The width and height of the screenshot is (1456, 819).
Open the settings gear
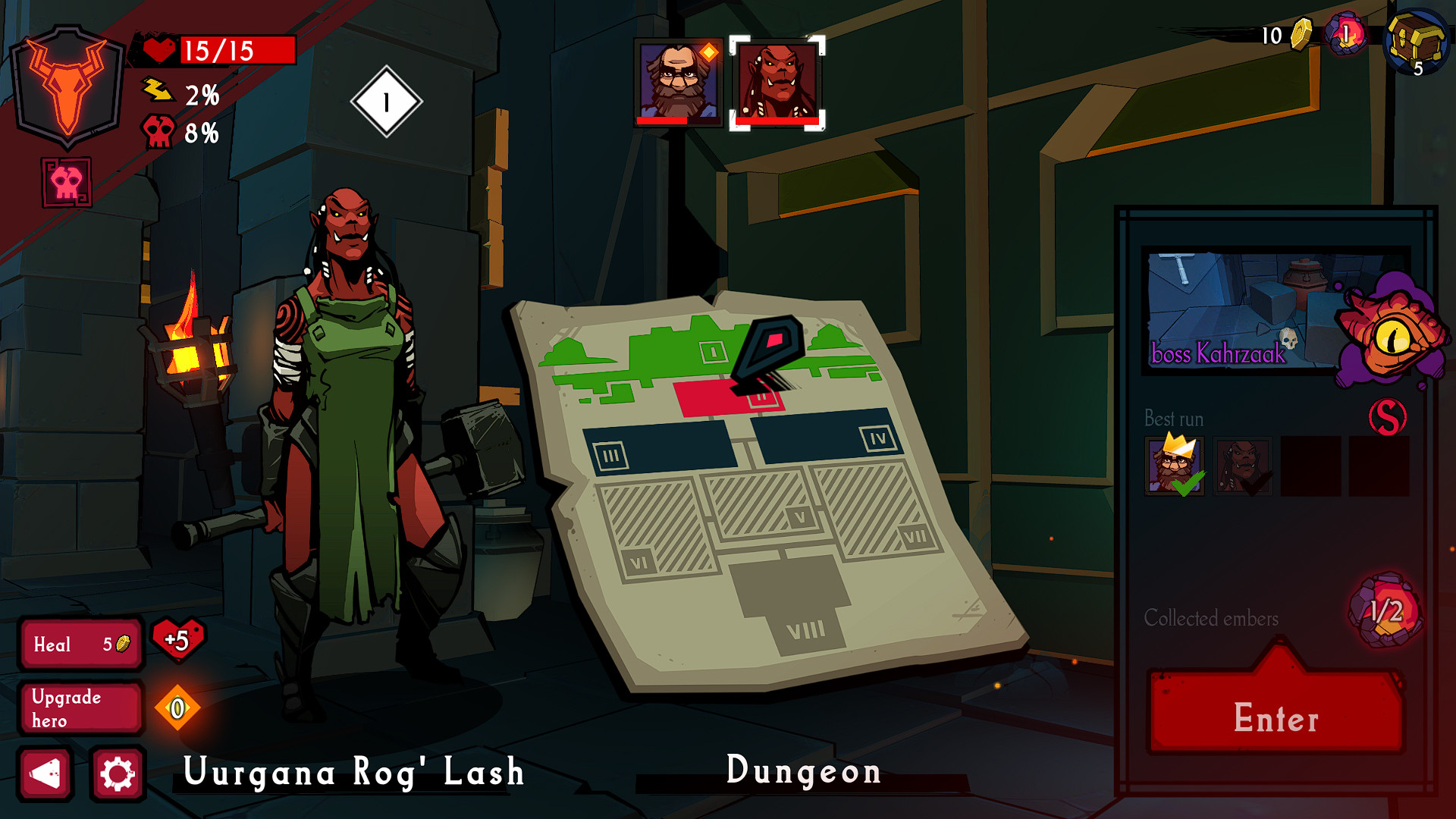click(x=118, y=775)
